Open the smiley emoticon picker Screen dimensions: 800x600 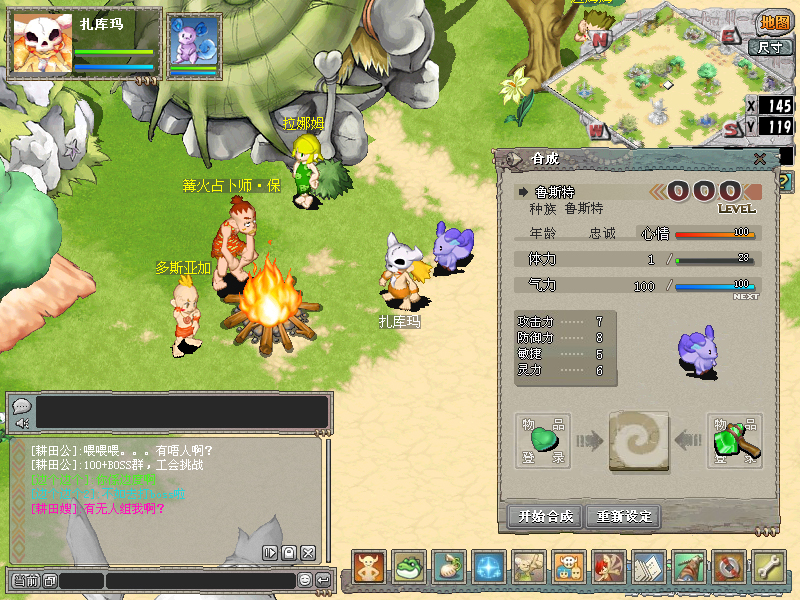point(305,581)
